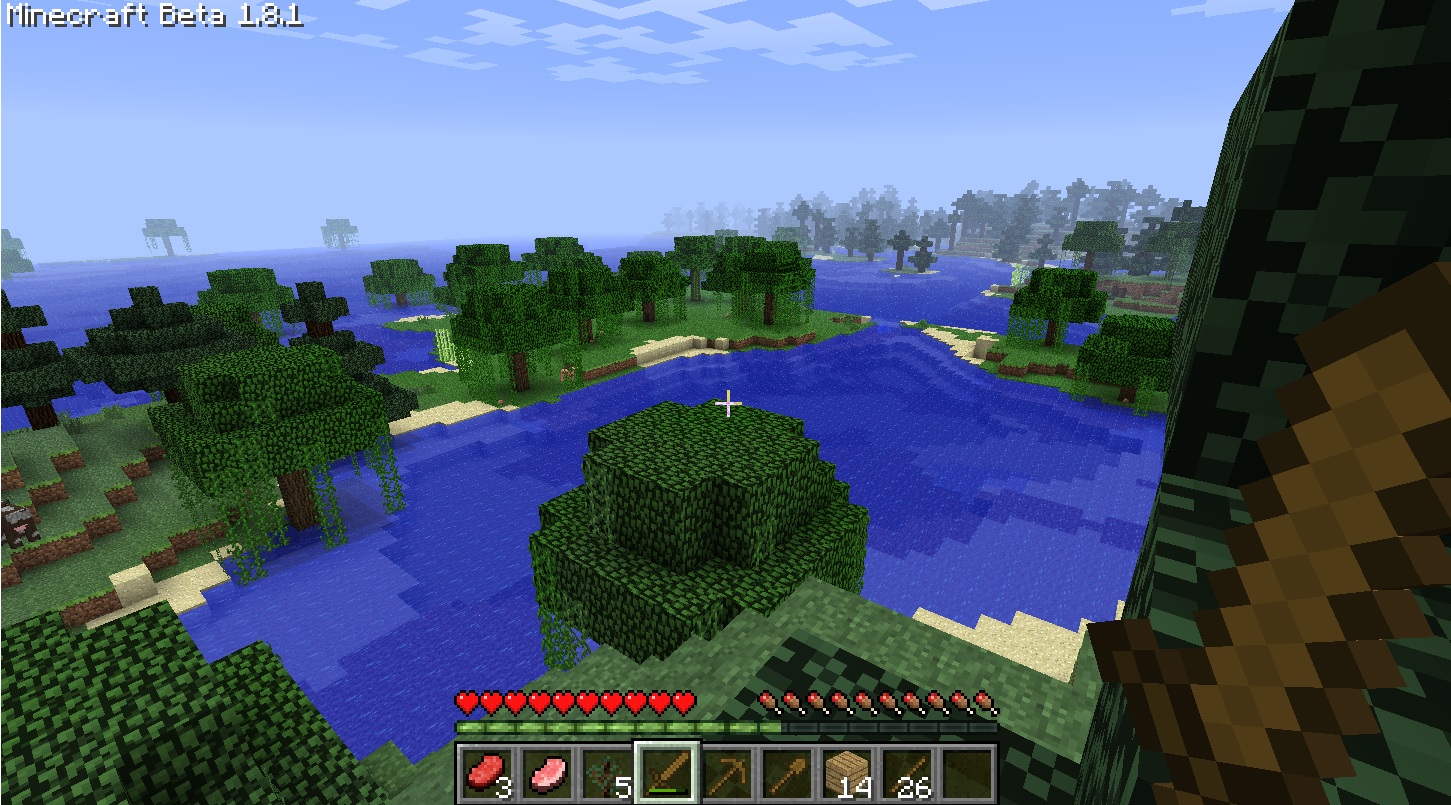Screen dimensions: 1451x805
Task: Select the raw beef hotbar slot
Action: 487,774
